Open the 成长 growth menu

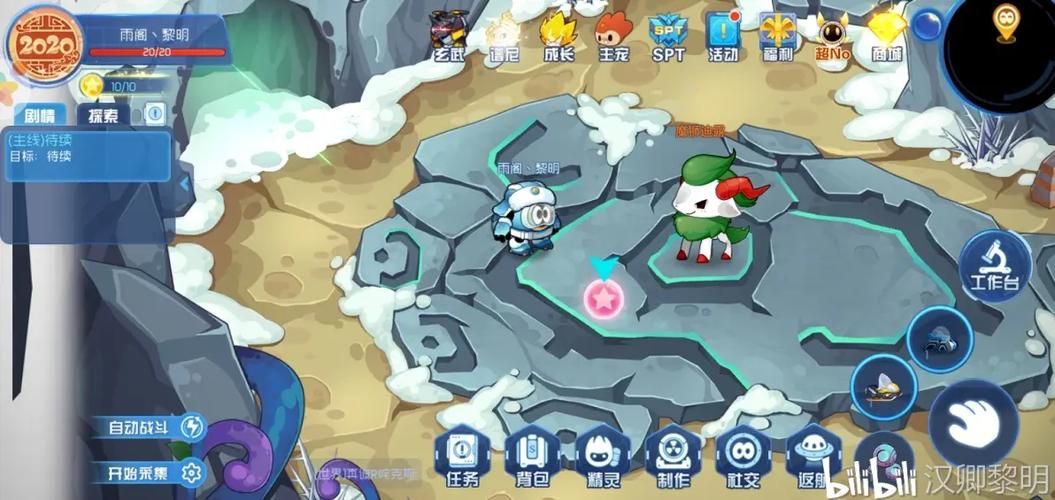click(x=559, y=33)
